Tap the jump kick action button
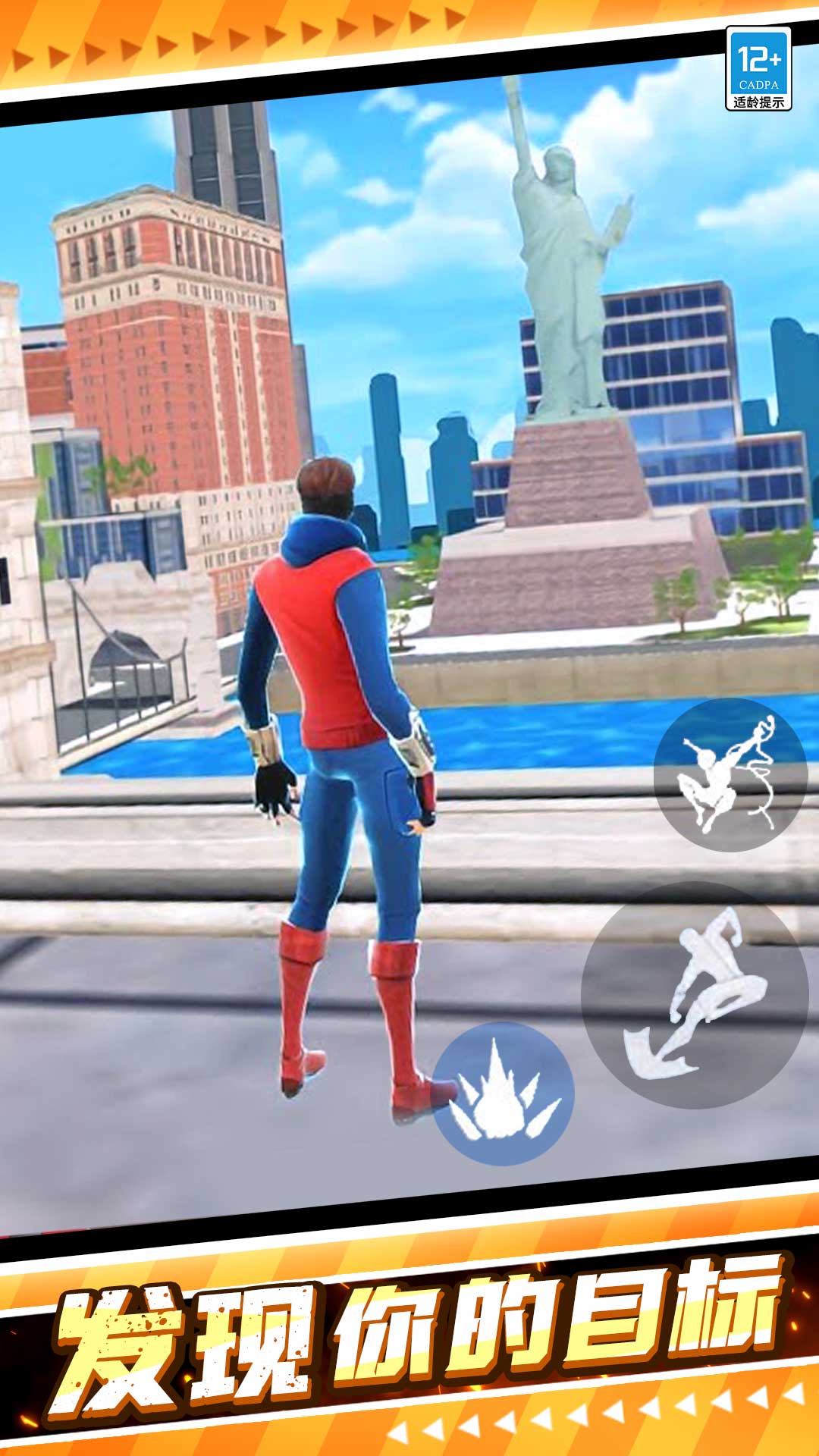This screenshot has height=1456, width=819. coord(694,994)
